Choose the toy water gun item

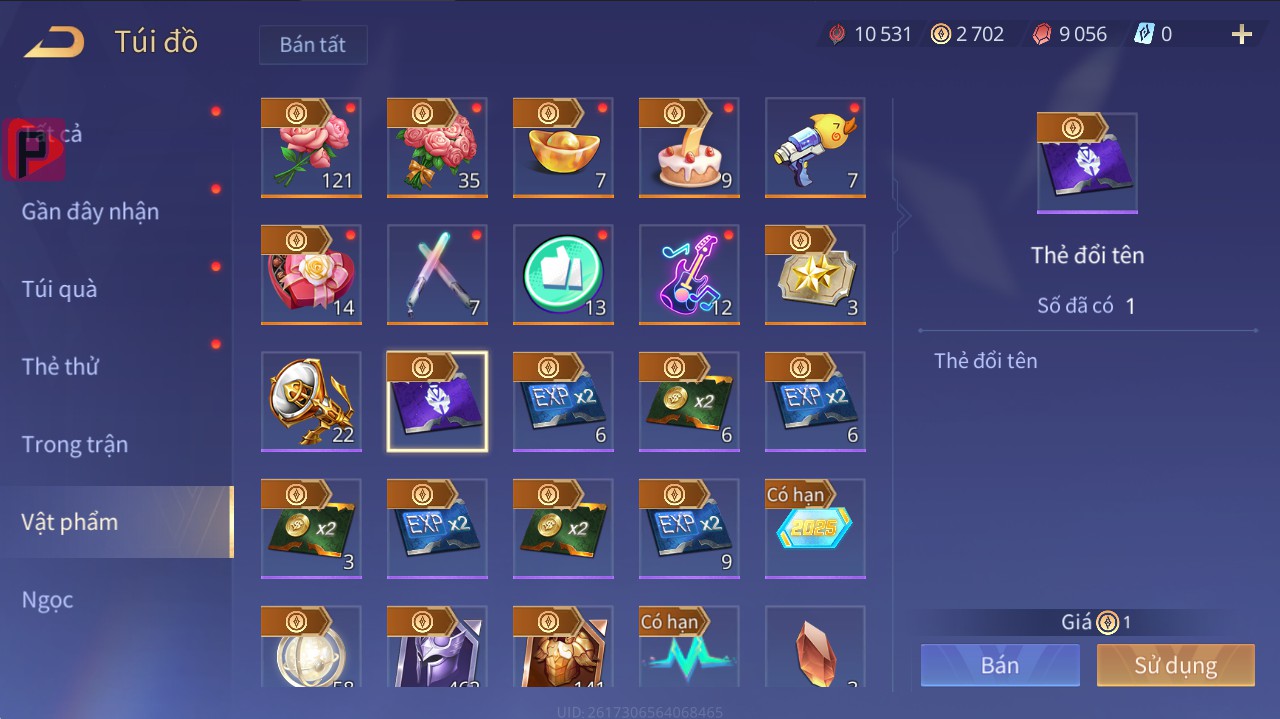pos(815,148)
